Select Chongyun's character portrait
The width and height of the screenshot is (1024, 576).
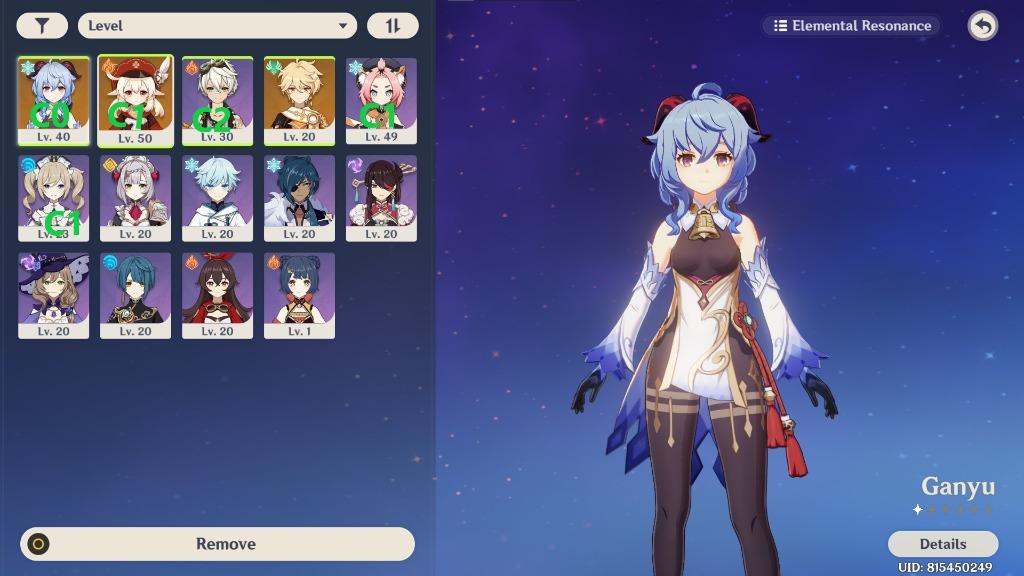click(217, 198)
